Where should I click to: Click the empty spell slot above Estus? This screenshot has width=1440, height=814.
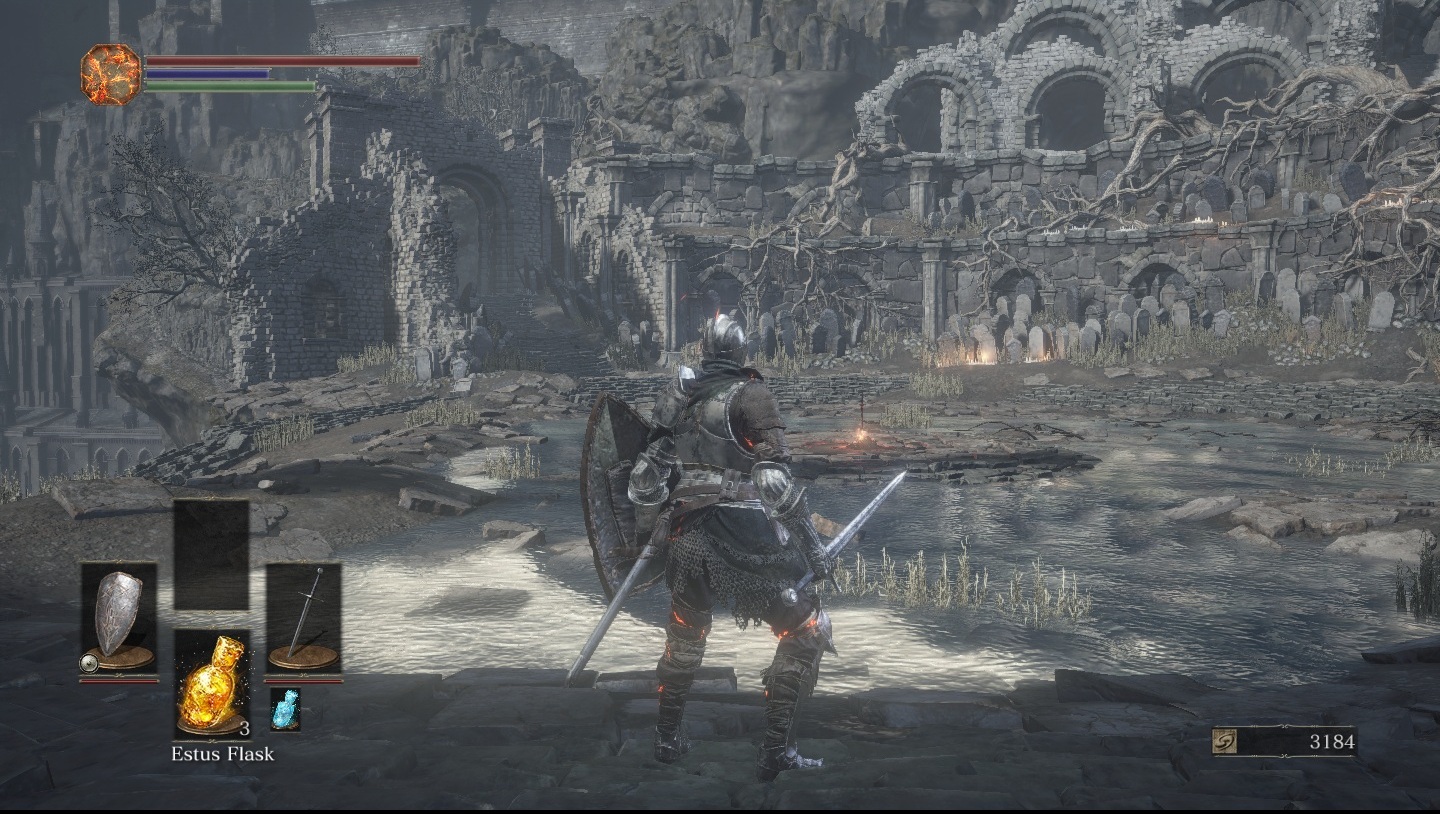pyautogui.click(x=211, y=553)
